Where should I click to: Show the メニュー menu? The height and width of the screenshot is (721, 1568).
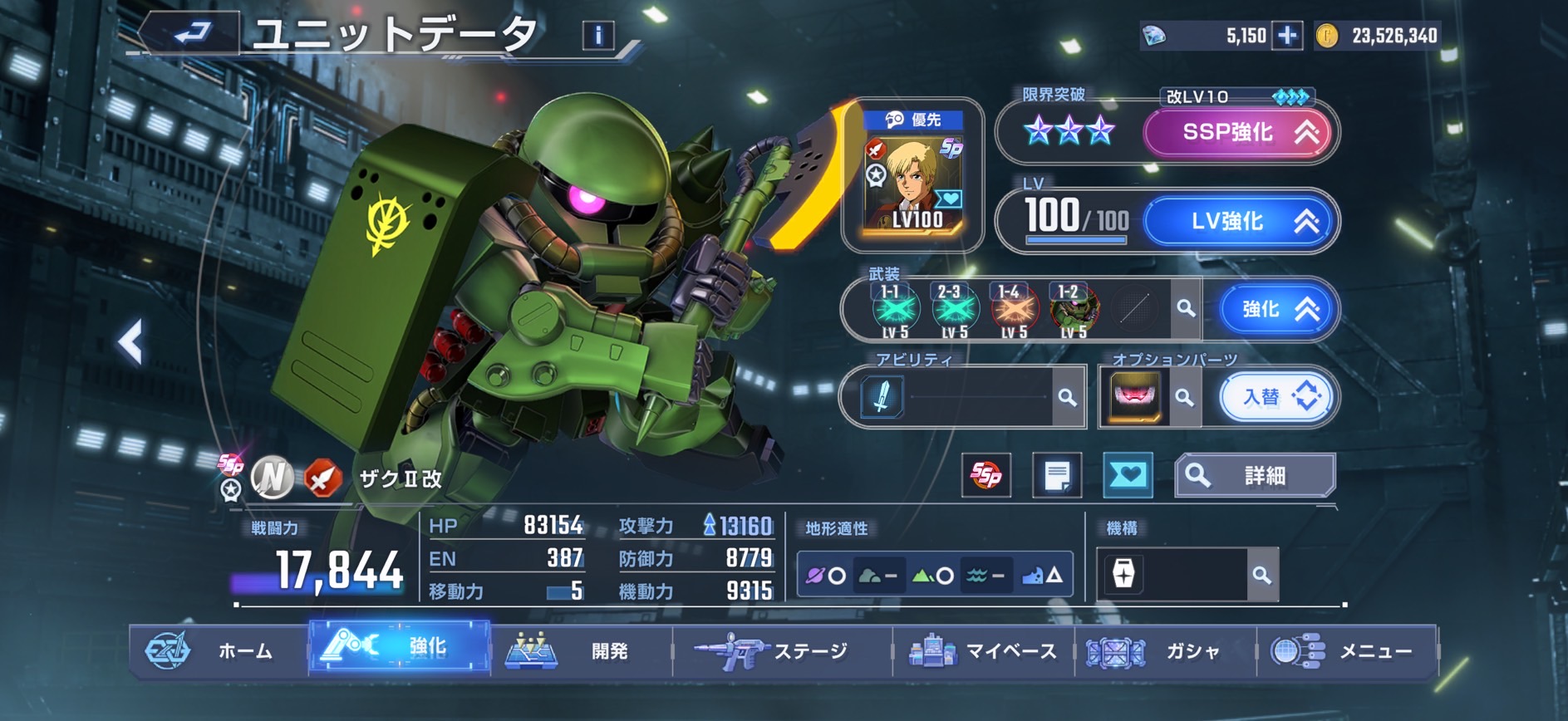(x=1346, y=650)
